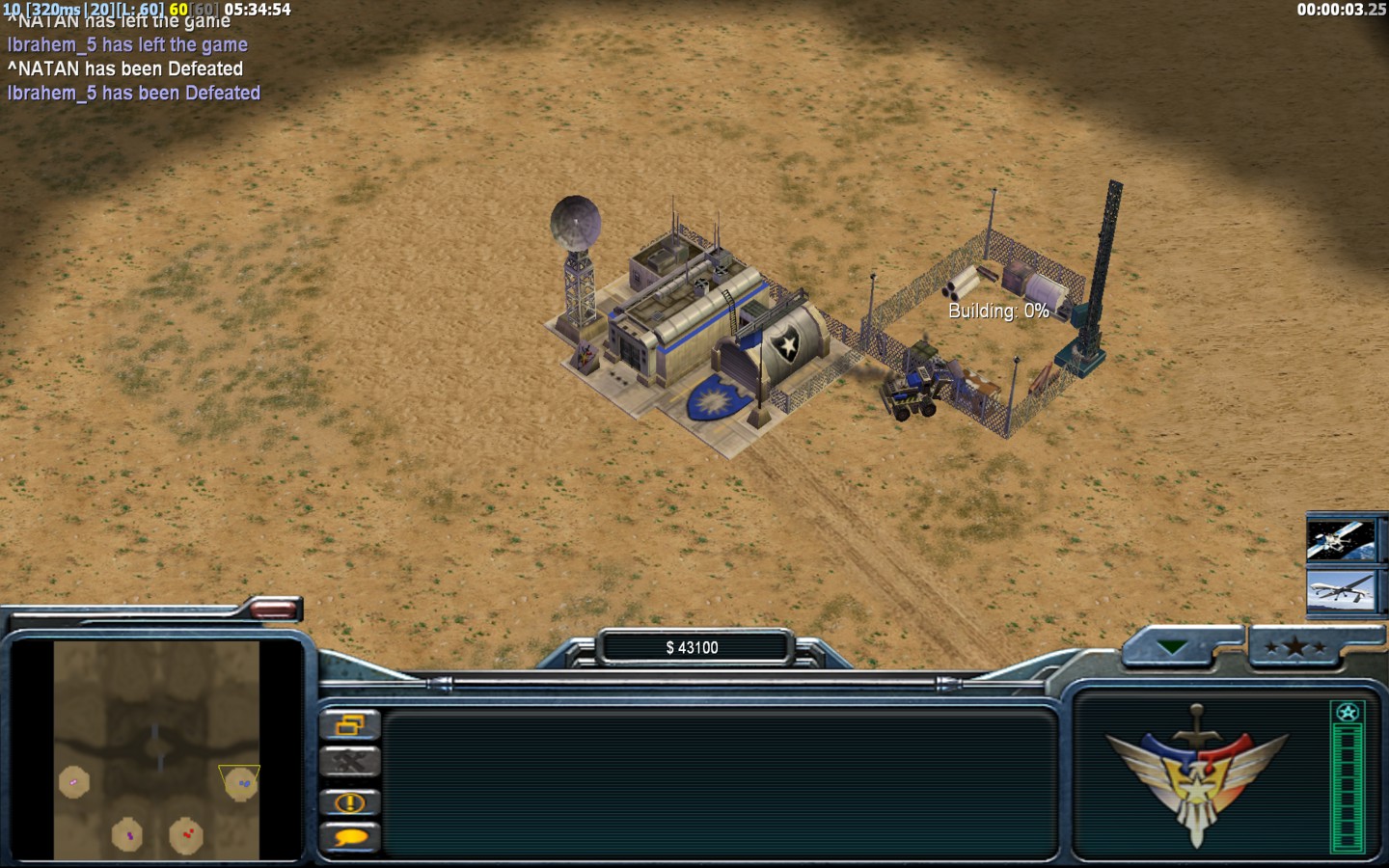Open the chat bubble communicator
Image resolution: width=1389 pixels, height=868 pixels.
349,837
